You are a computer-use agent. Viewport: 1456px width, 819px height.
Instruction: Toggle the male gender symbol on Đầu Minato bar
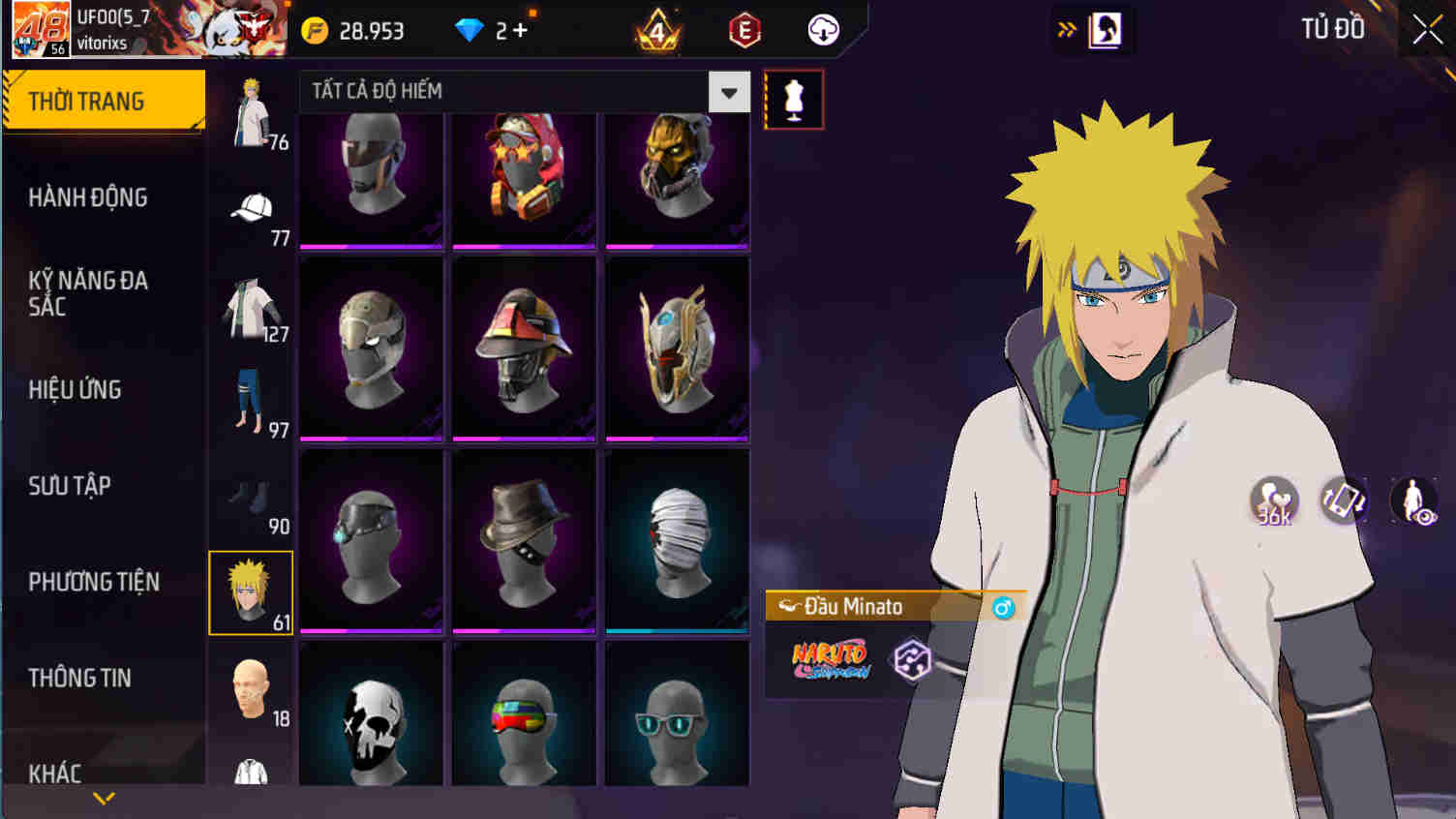tap(1005, 606)
